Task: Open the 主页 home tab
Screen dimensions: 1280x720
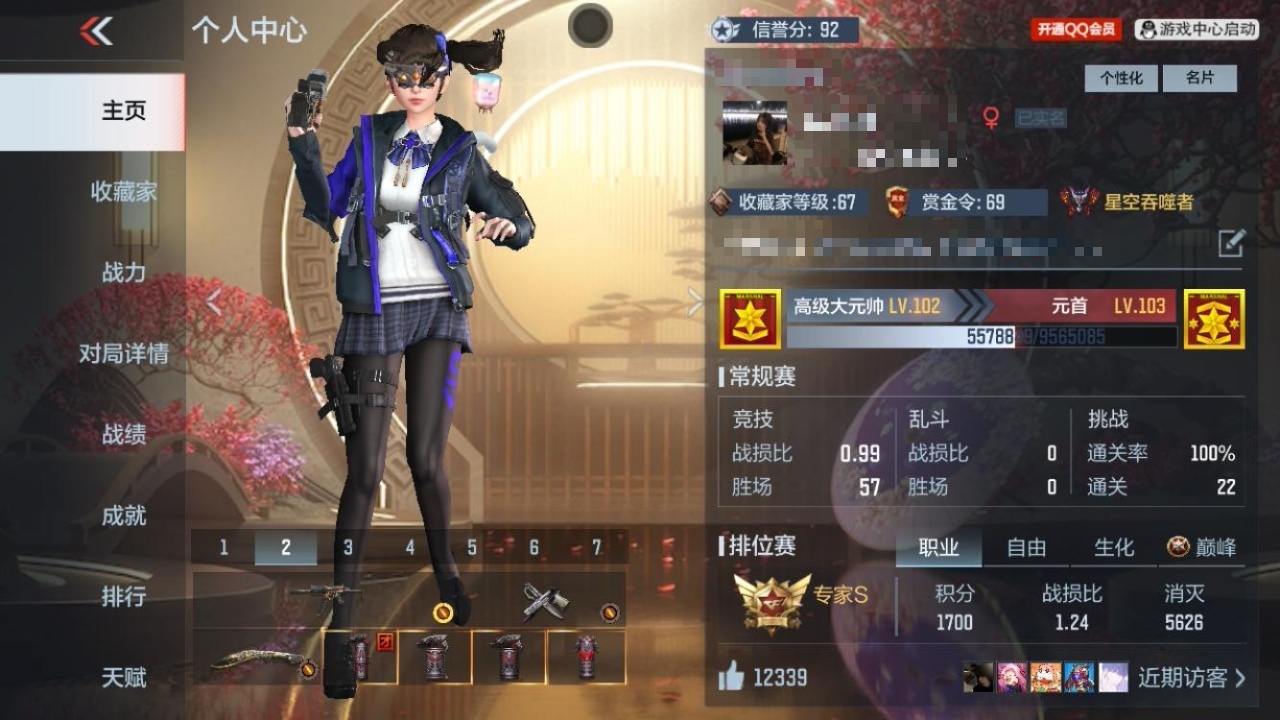Action: click(x=123, y=110)
